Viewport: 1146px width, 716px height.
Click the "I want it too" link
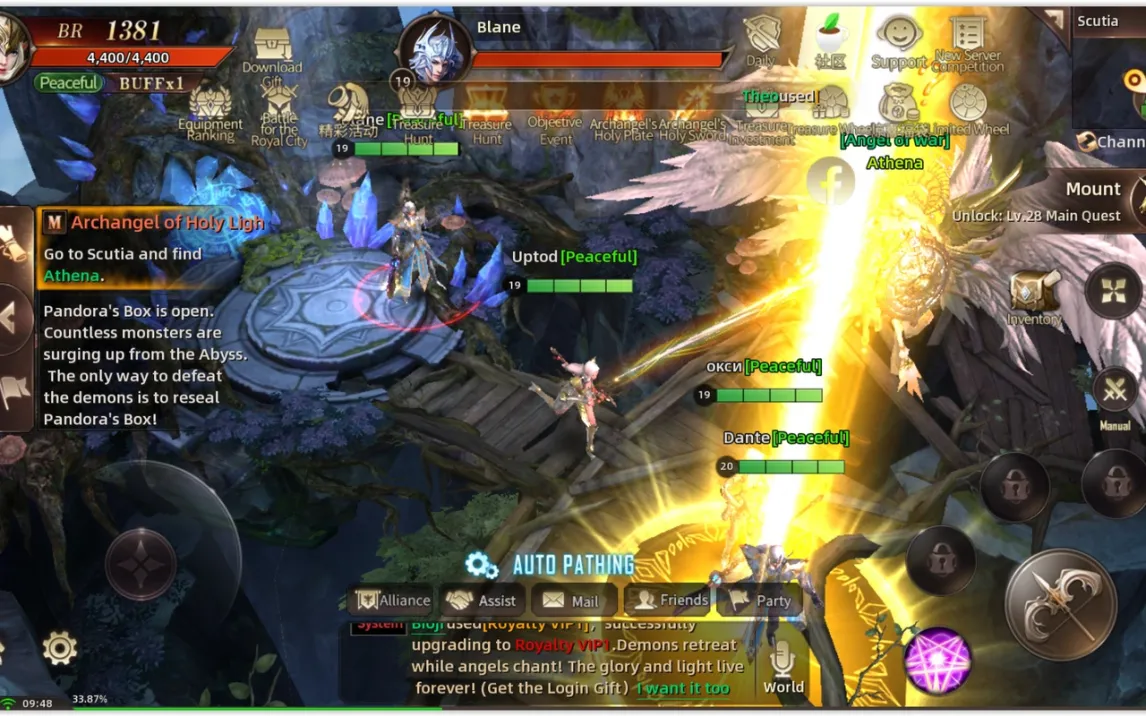coord(682,688)
